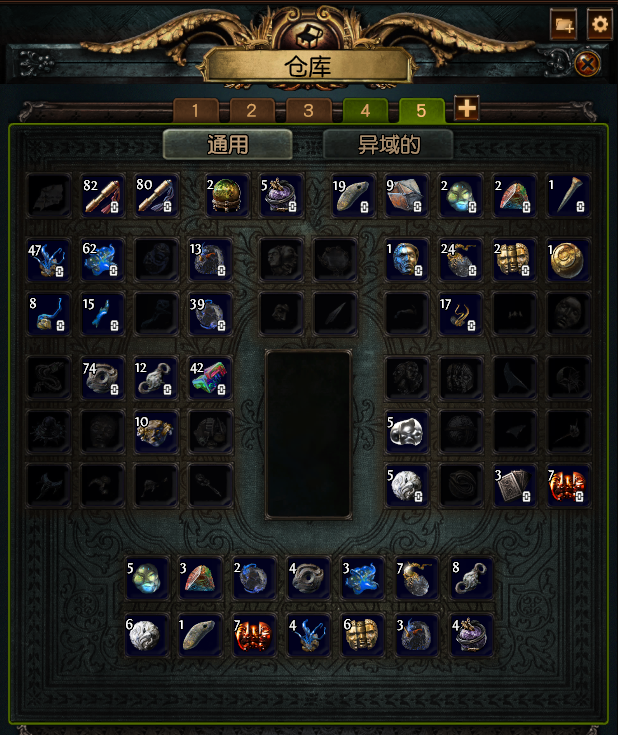Image resolution: width=618 pixels, height=735 pixels.
Task: Switch to stash tab 2
Action: point(252,110)
